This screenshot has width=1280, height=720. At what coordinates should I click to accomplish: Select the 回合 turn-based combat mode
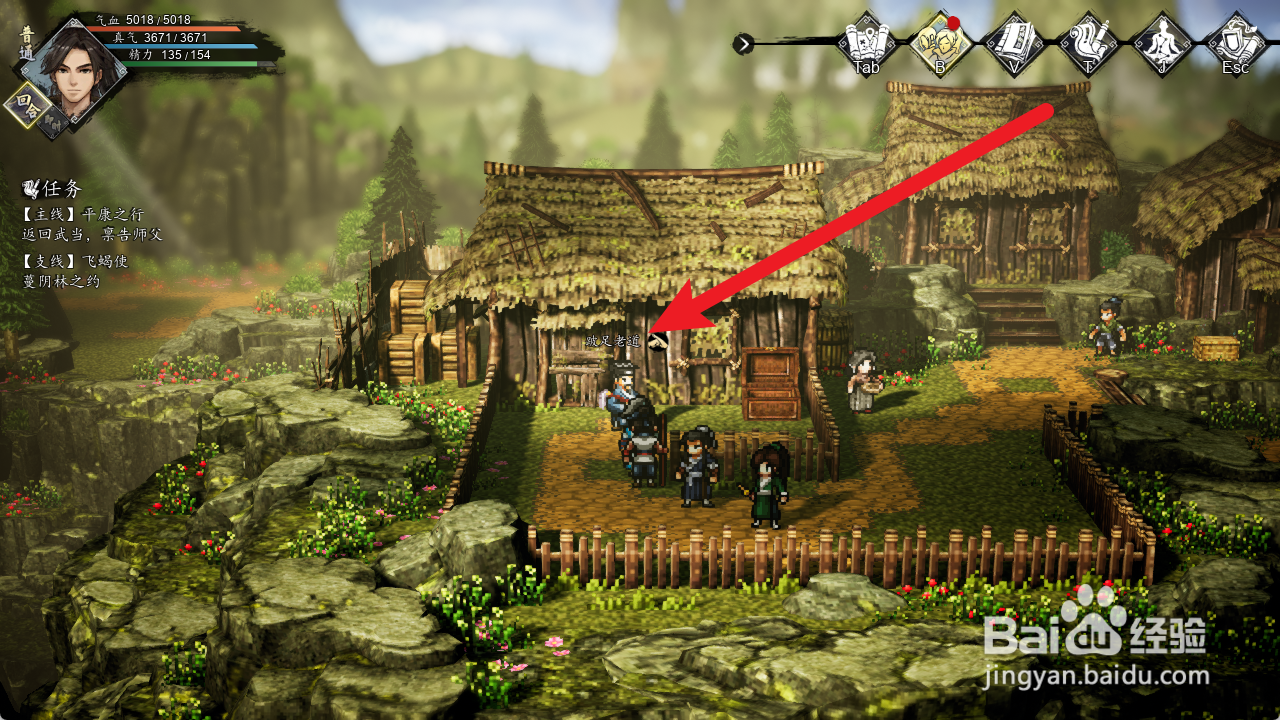[27, 105]
